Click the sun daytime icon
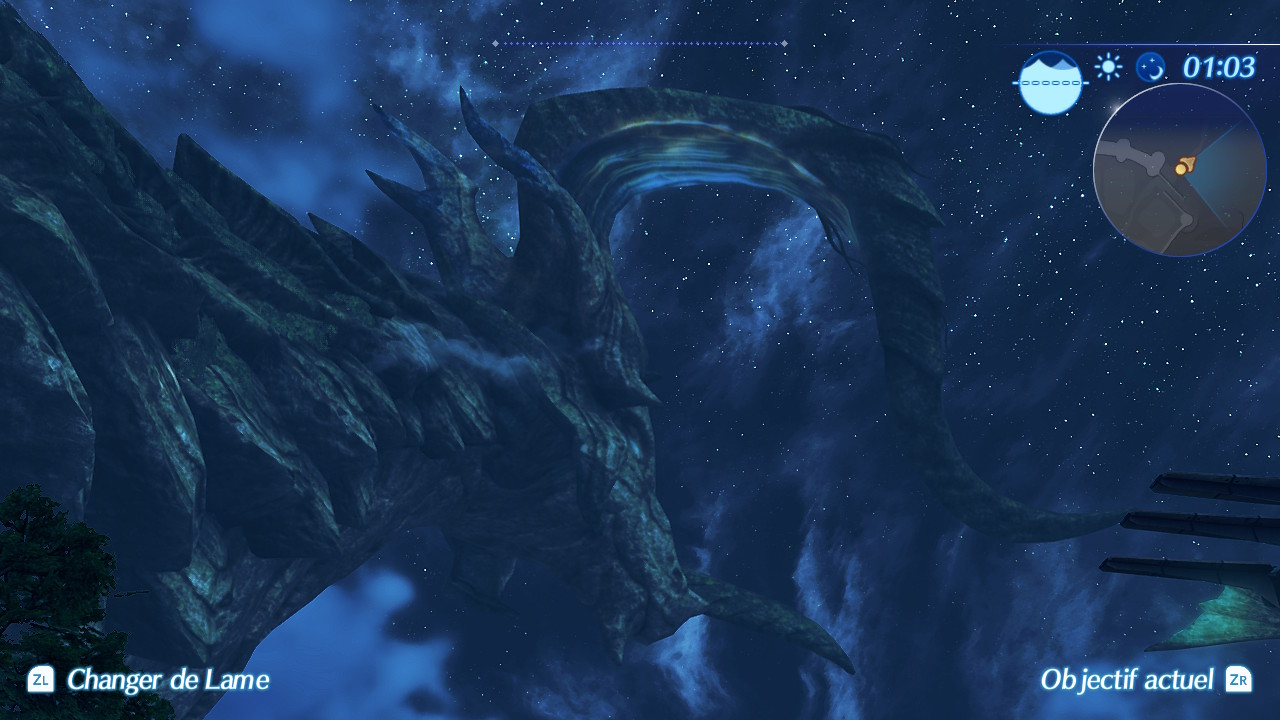 [1108, 67]
